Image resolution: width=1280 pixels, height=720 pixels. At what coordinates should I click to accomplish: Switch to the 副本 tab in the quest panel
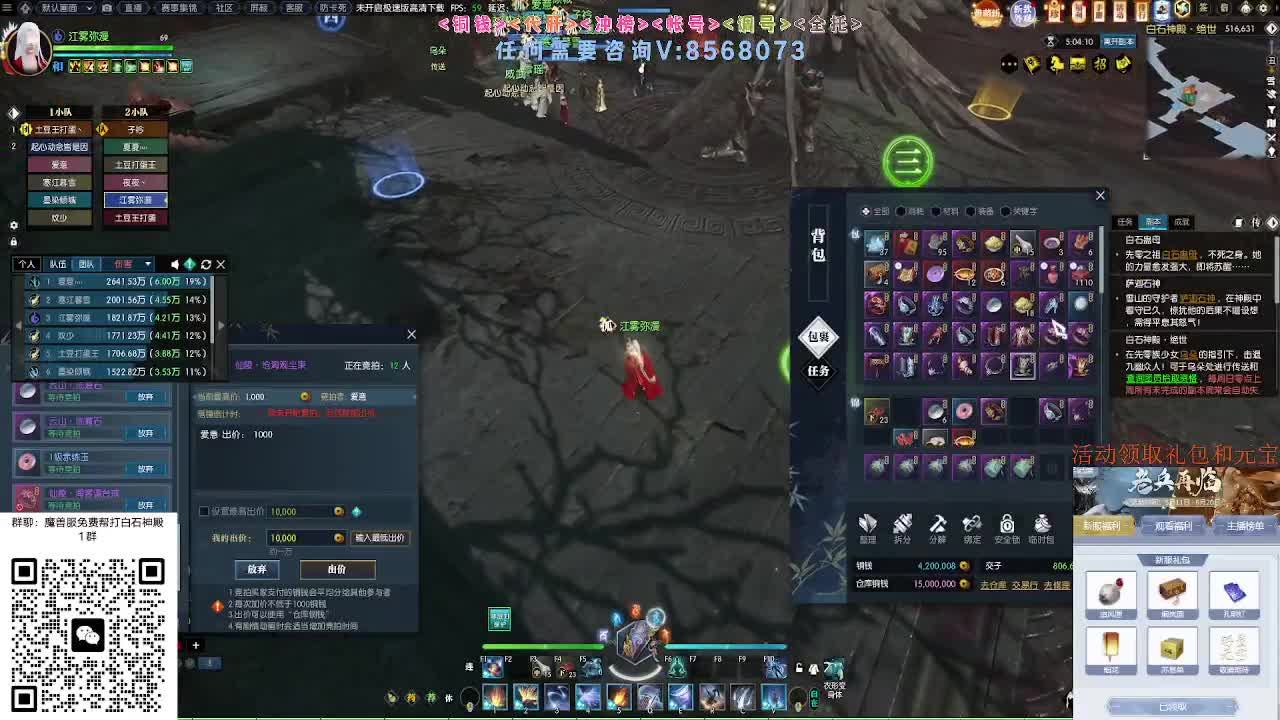pyautogui.click(x=1154, y=222)
